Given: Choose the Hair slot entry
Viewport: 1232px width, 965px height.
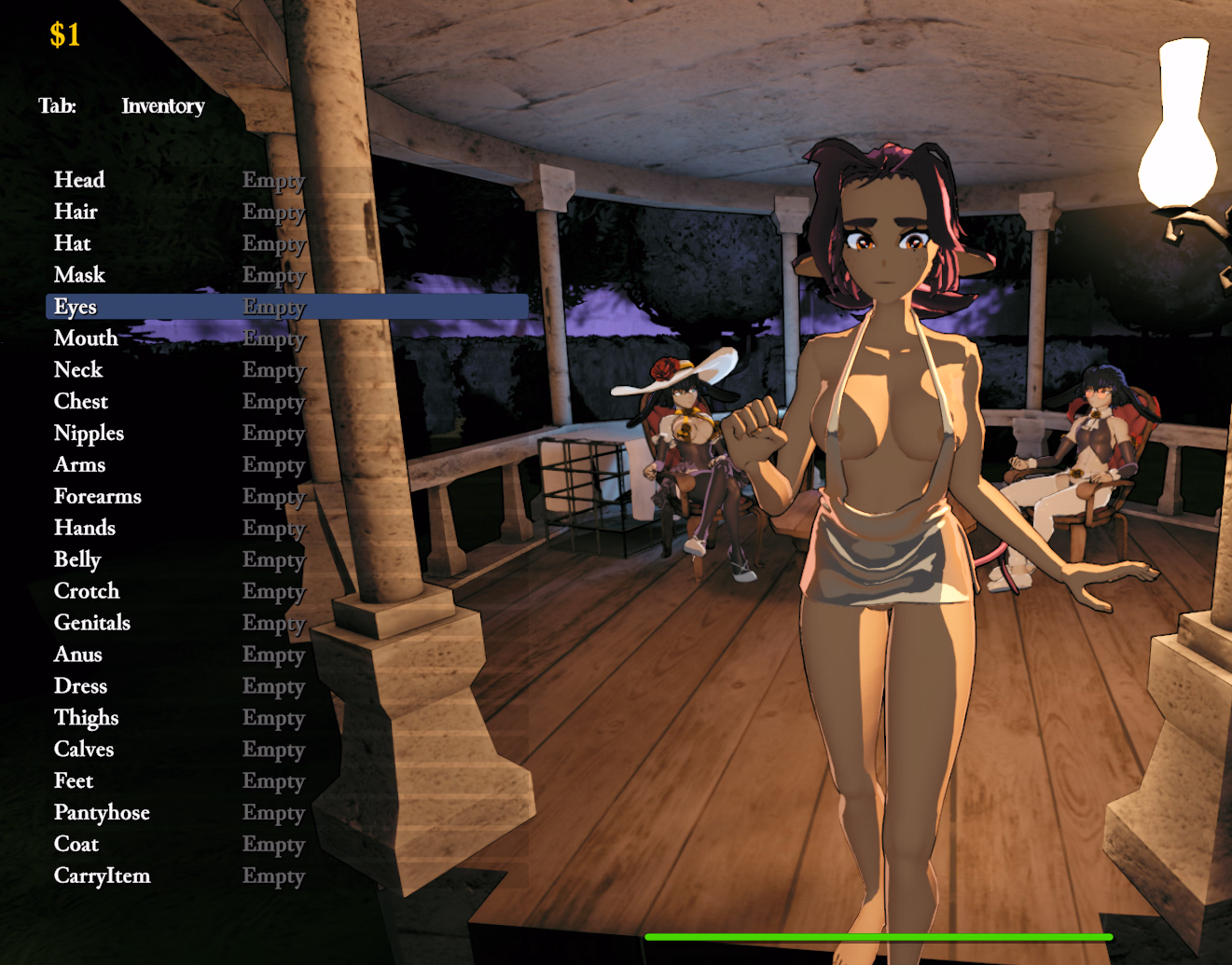Looking at the screenshot, I should click(x=76, y=212).
